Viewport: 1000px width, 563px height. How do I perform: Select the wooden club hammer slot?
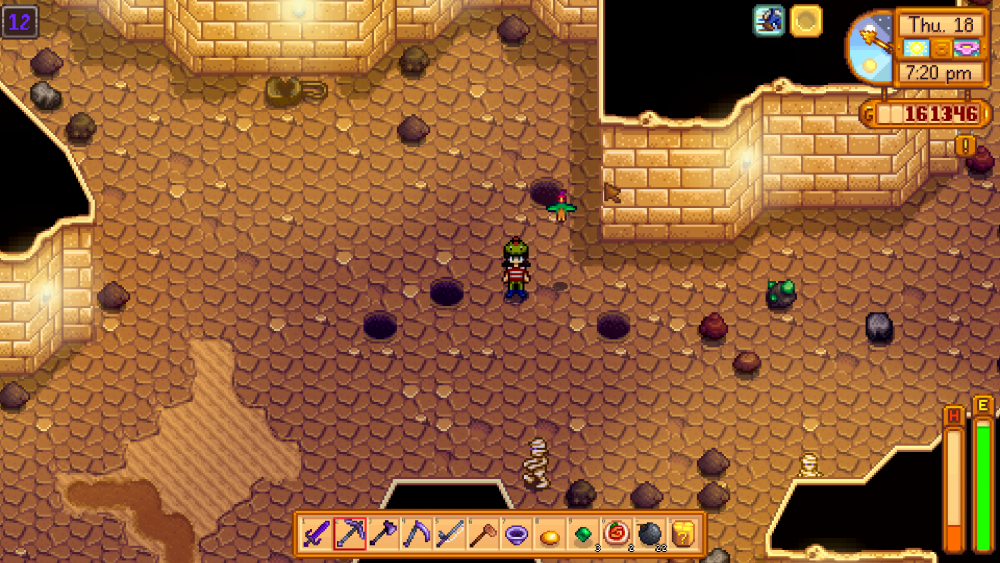(x=483, y=533)
